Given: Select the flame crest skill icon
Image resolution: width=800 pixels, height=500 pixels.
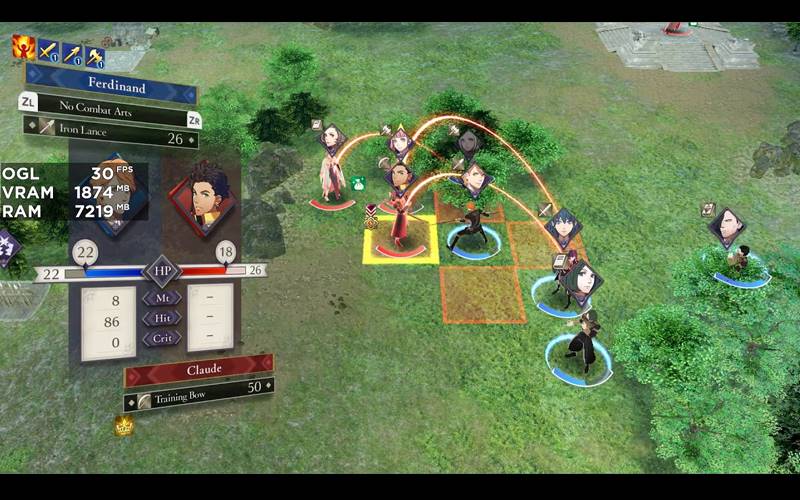Looking at the screenshot, I should 23,47.
